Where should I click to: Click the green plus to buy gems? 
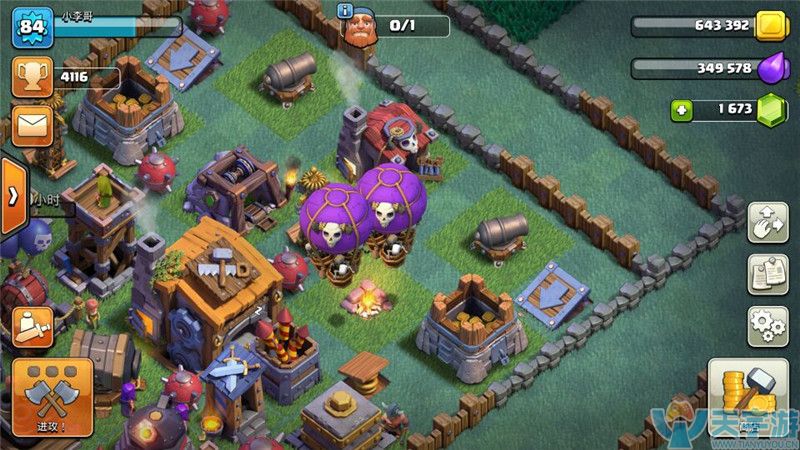[682, 109]
